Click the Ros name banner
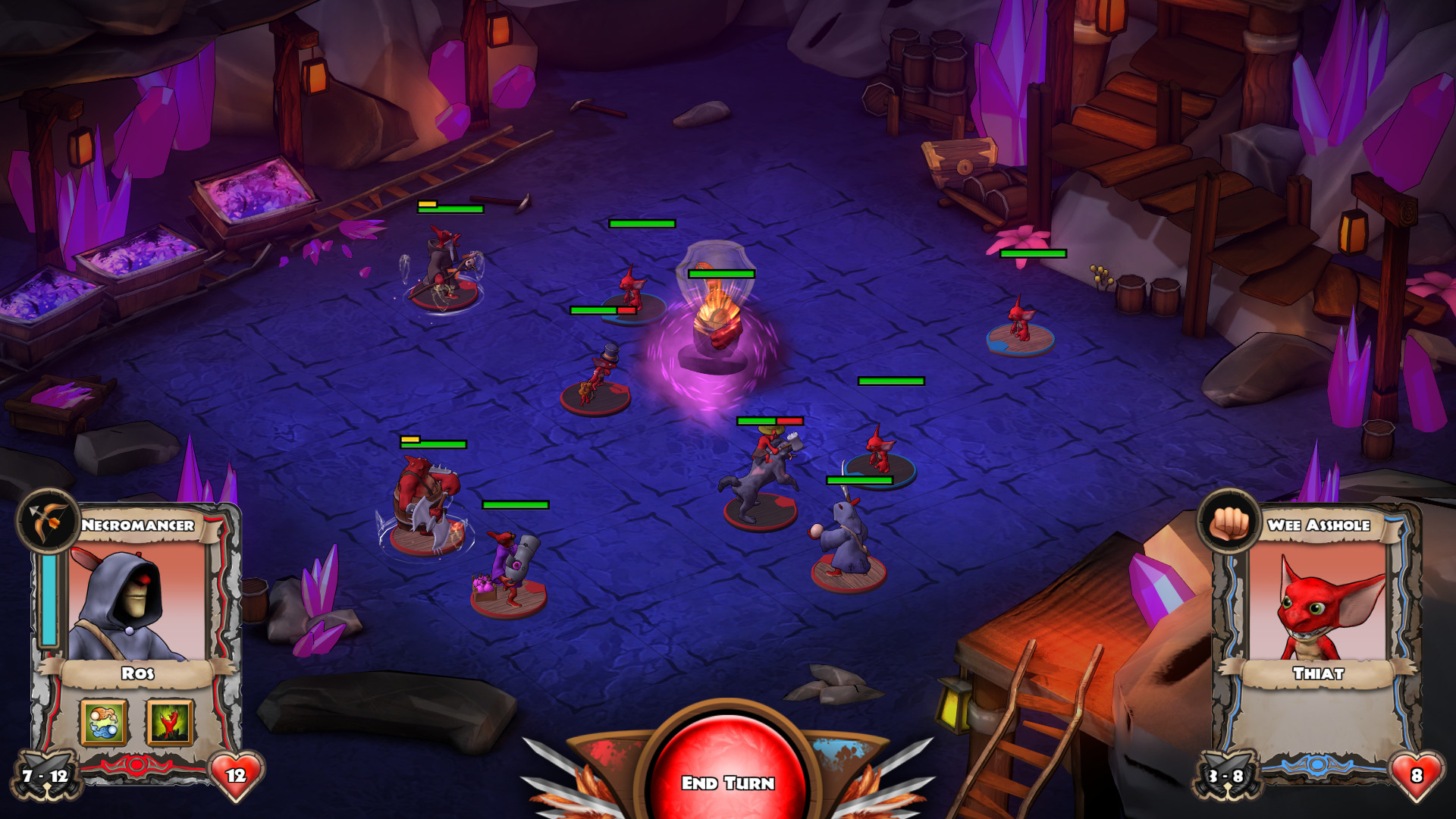The height and width of the screenshot is (819, 1456). (136, 673)
